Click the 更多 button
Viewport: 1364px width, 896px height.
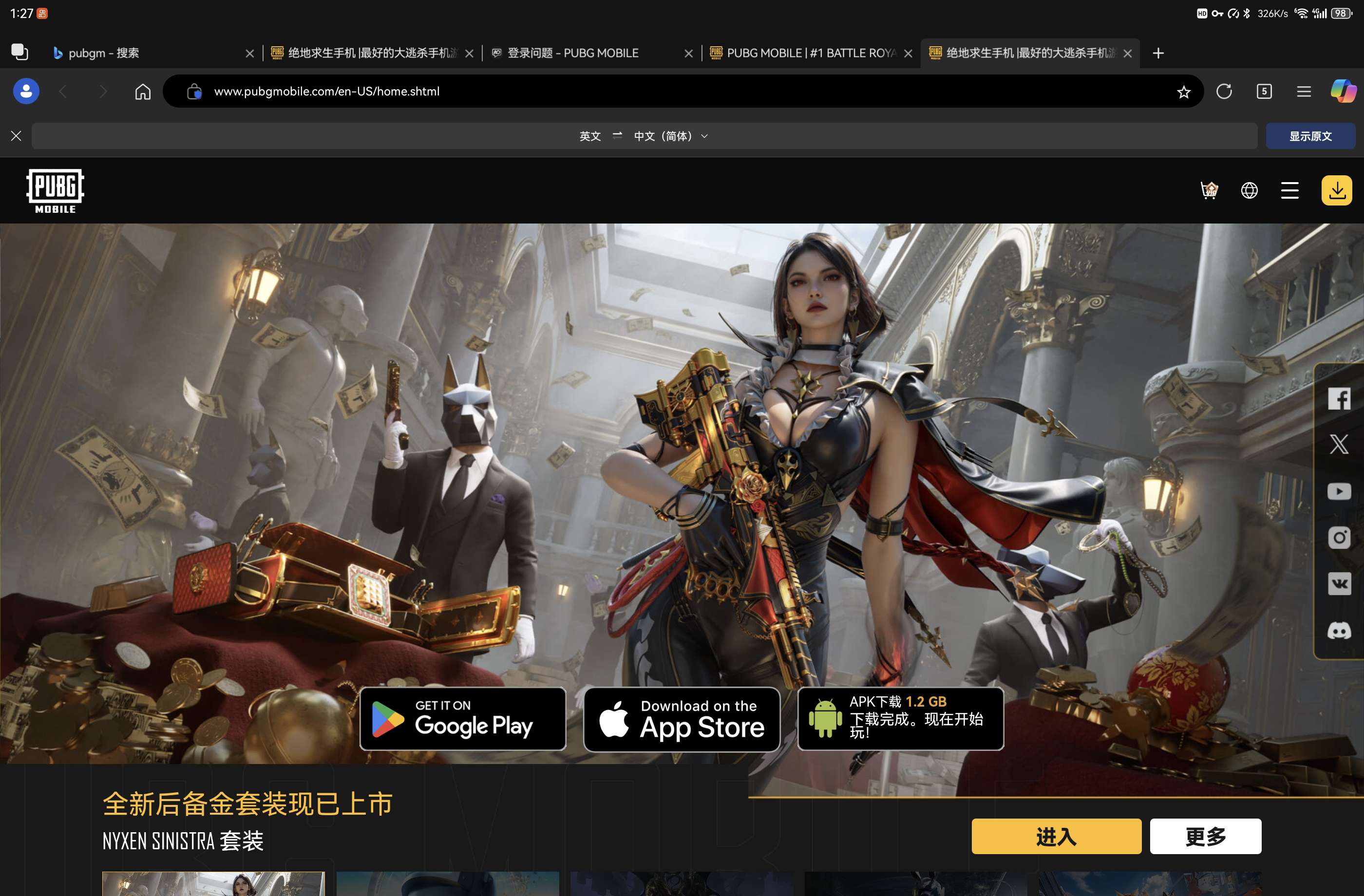tap(1206, 837)
